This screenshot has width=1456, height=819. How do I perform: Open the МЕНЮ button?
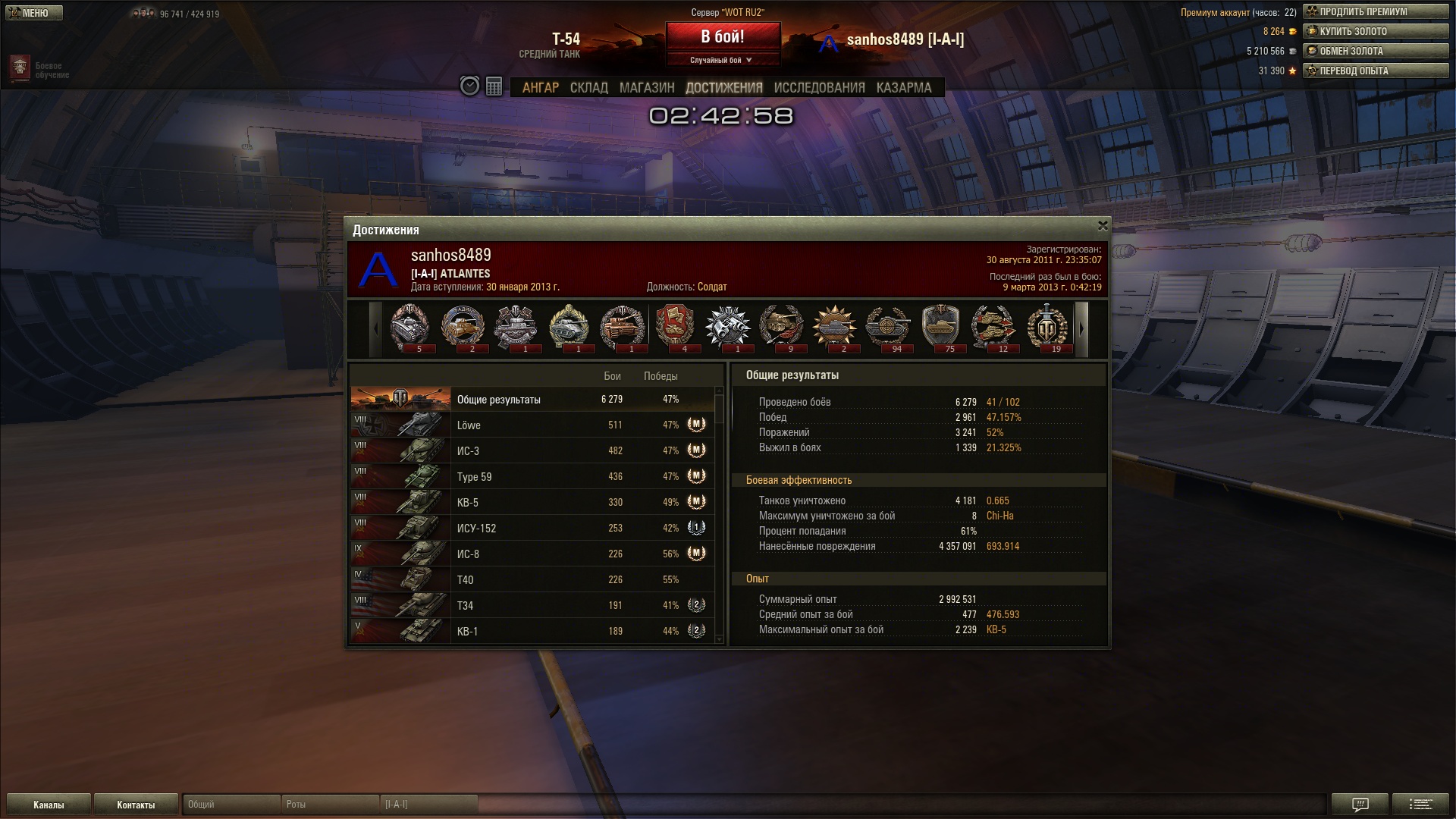[x=33, y=13]
